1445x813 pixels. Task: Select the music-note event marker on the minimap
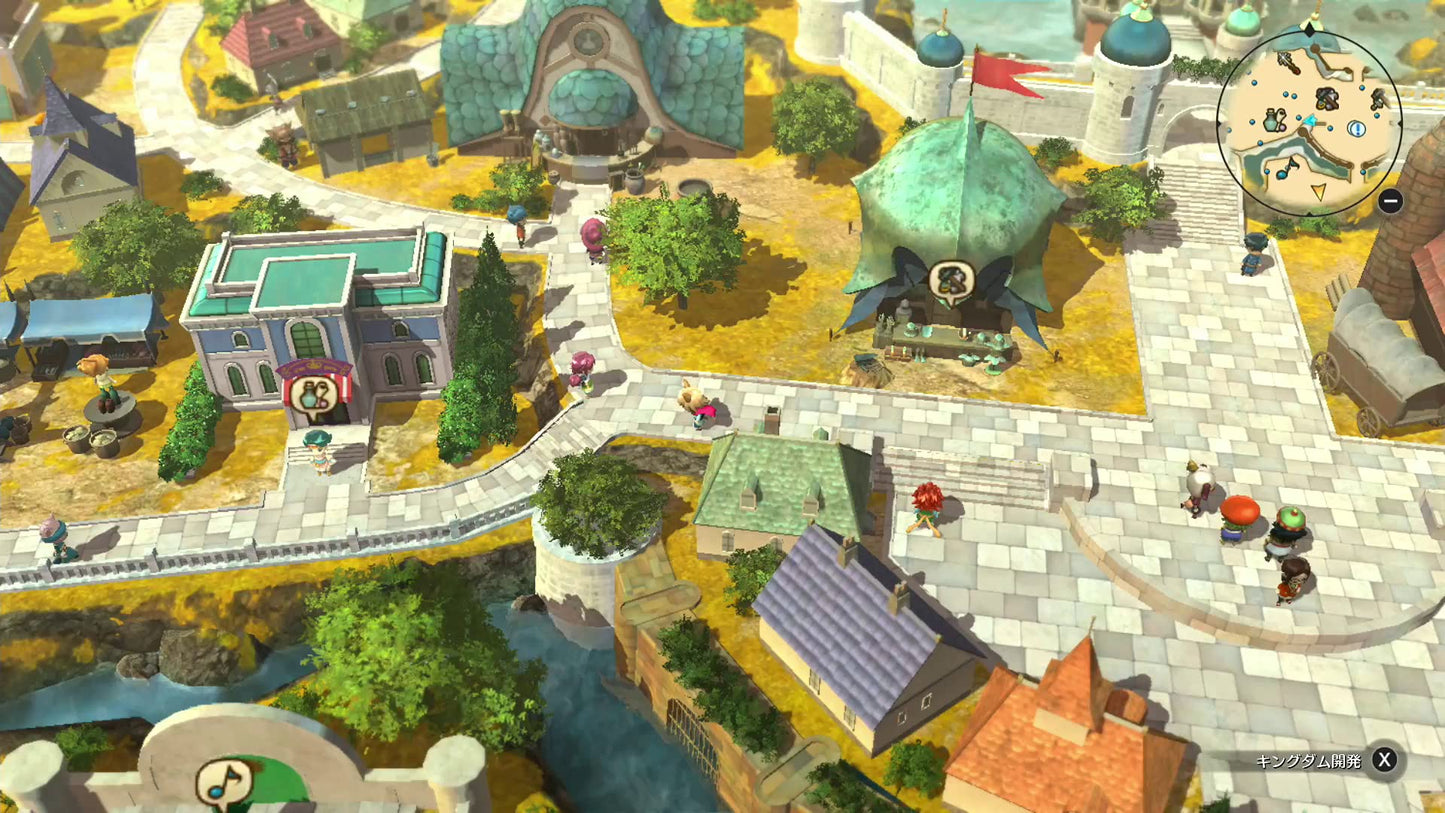[1283, 170]
